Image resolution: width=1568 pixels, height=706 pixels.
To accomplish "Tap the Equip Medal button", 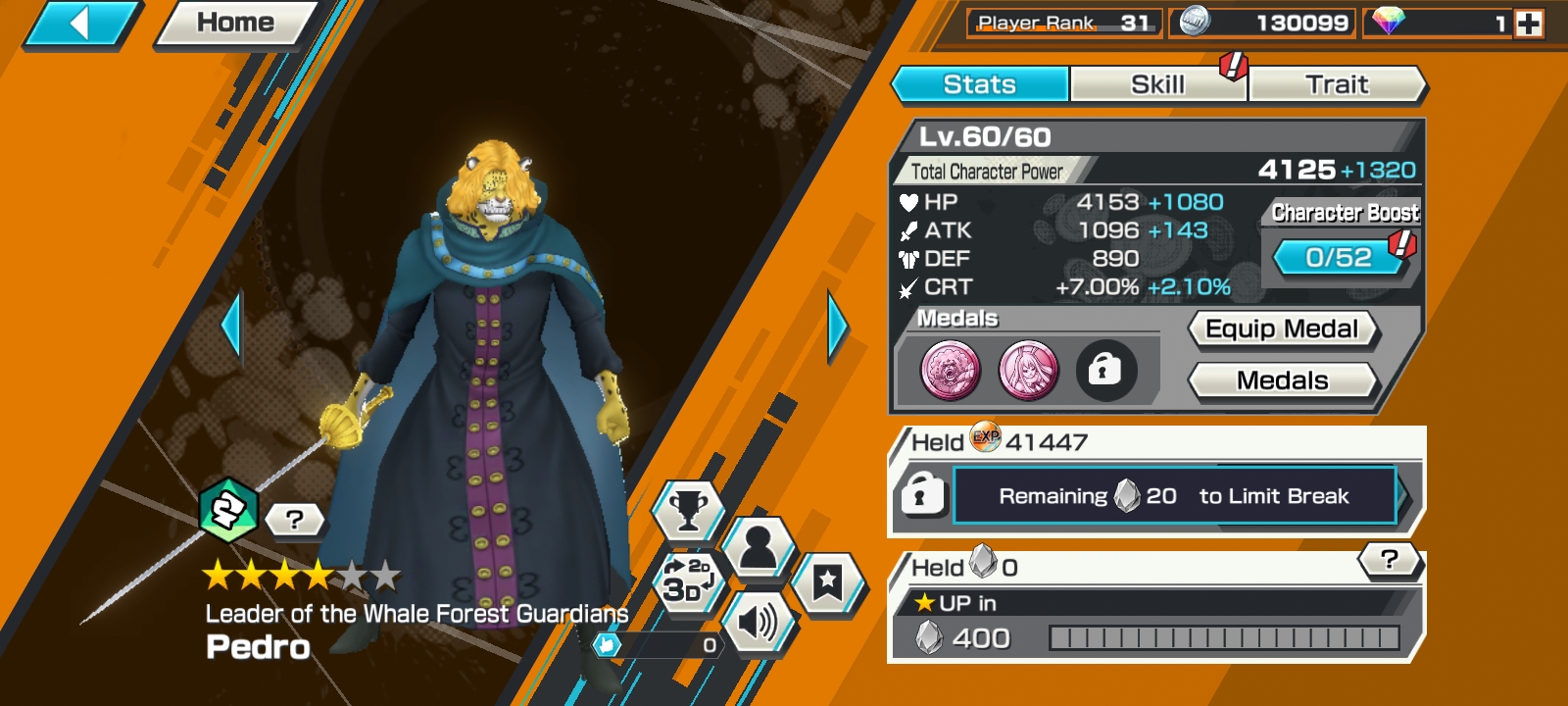I will [1282, 329].
